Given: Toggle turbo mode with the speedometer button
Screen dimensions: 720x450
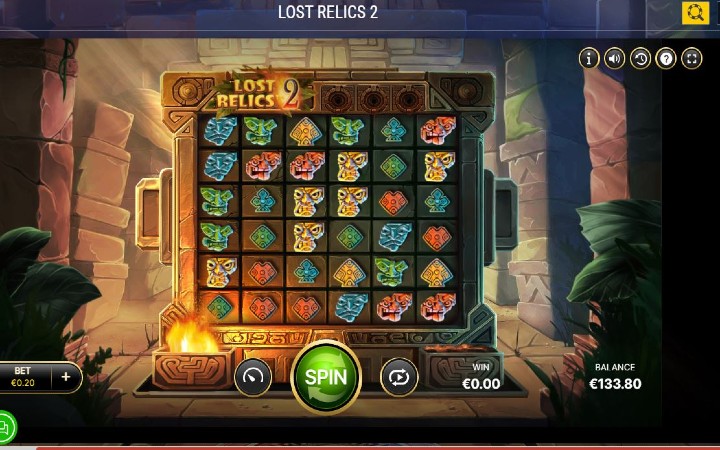Looking at the screenshot, I should point(253,377).
